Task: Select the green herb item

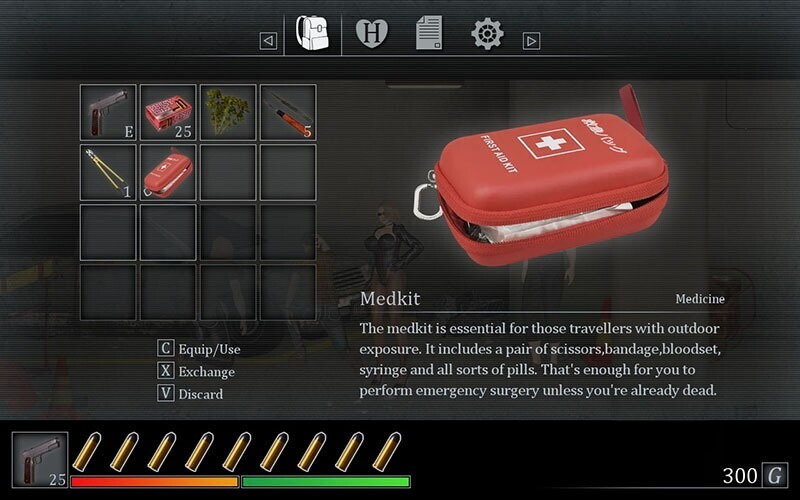Action: (228, 112)
